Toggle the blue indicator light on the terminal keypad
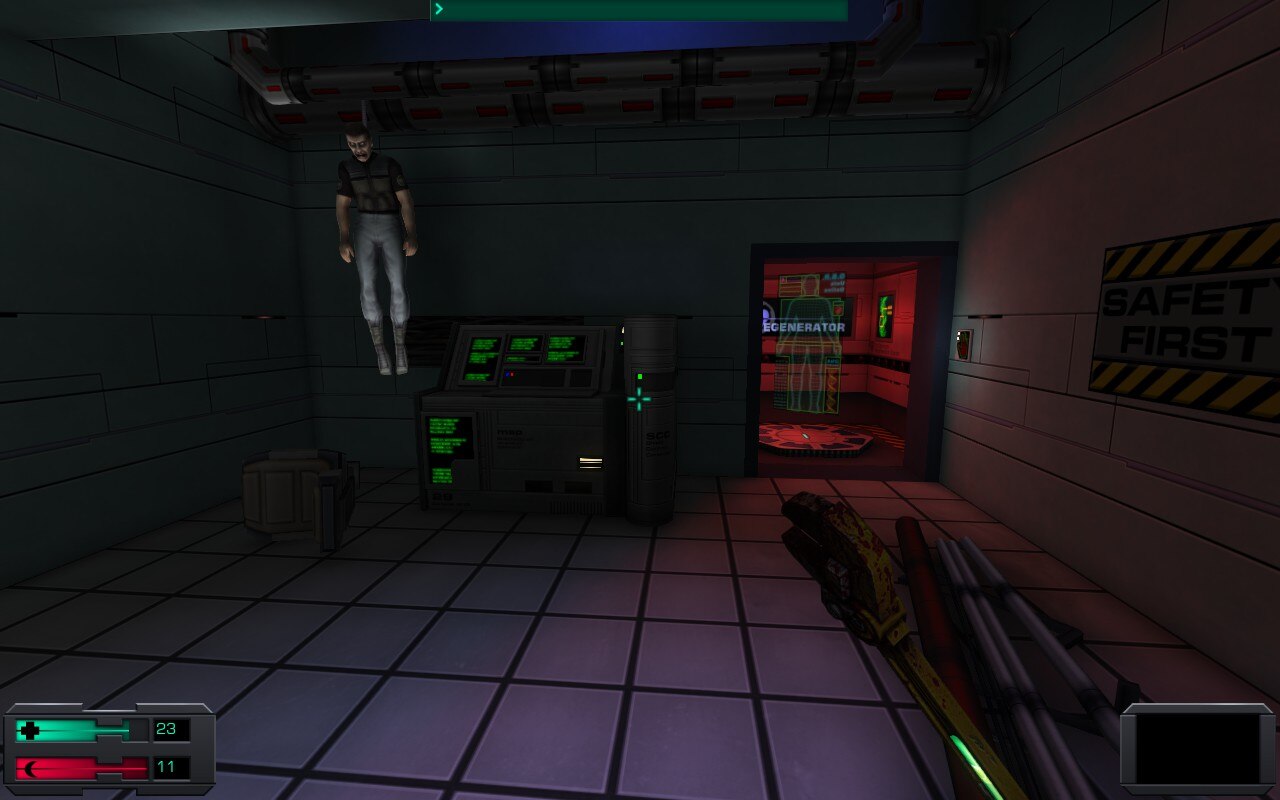The width and height of the screenshot is (1280, 800). point(506,374)
